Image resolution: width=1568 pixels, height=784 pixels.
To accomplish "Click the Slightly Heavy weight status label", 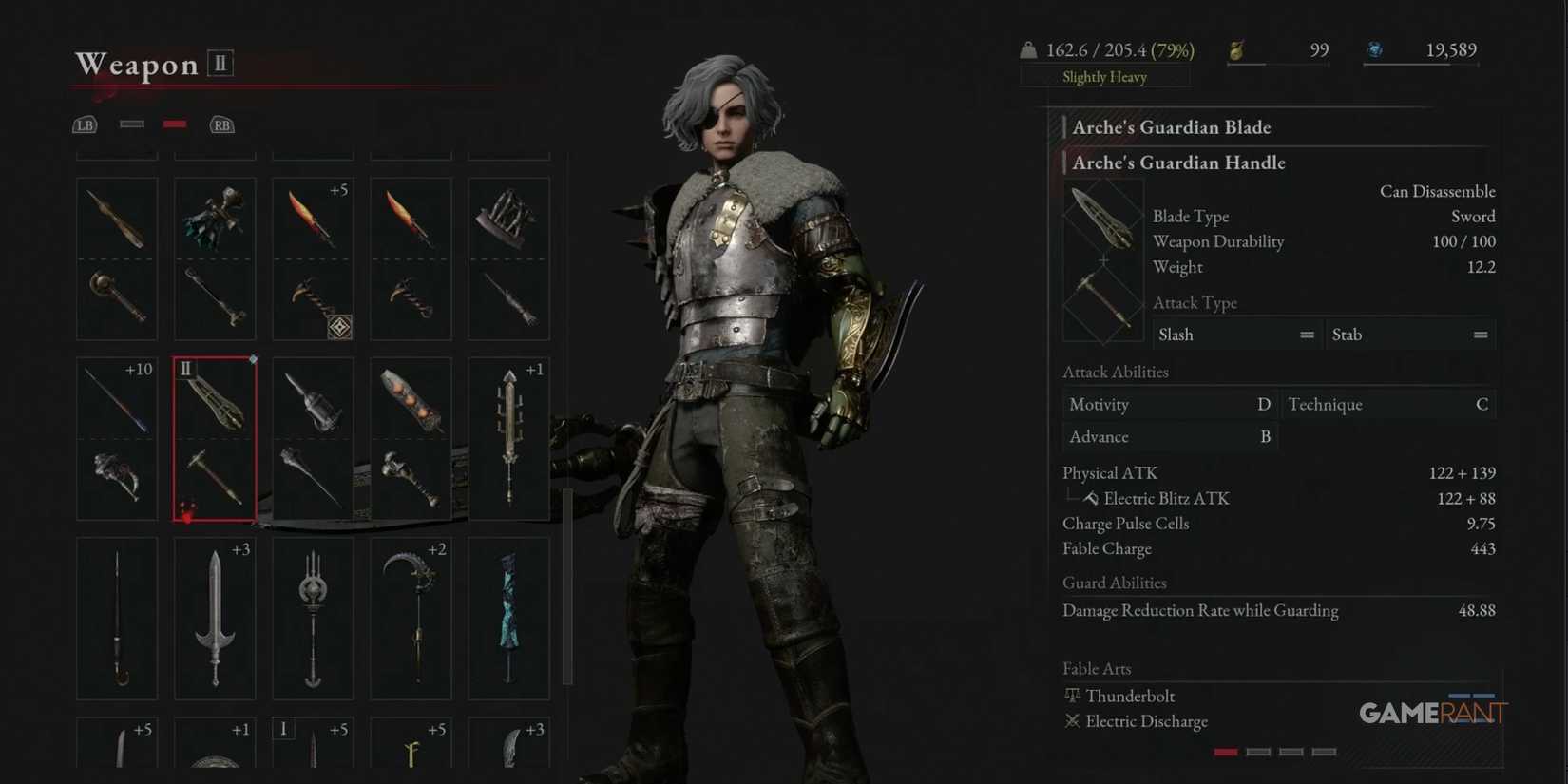I will pos(1104,77).
